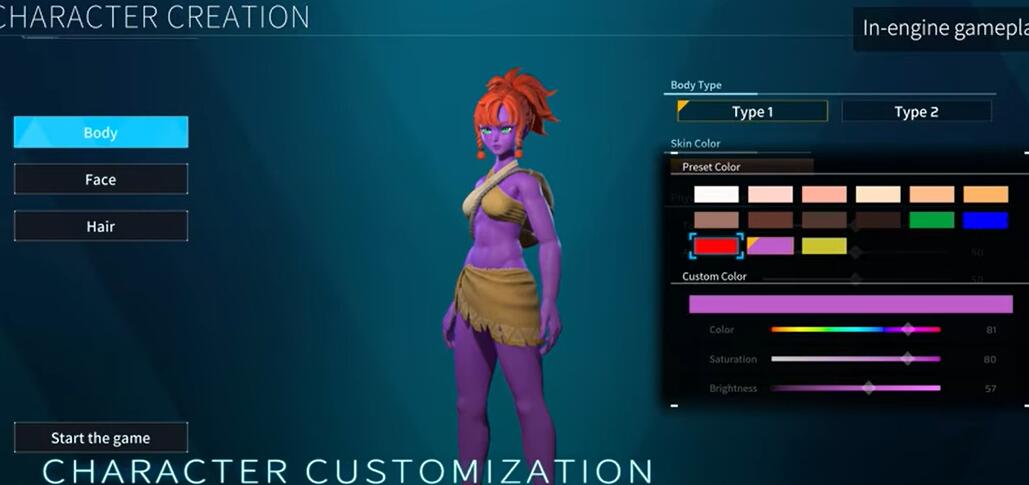1029x485 pixels.
Task: Click the rainbow Color hue slider
Action: point(855,329)
